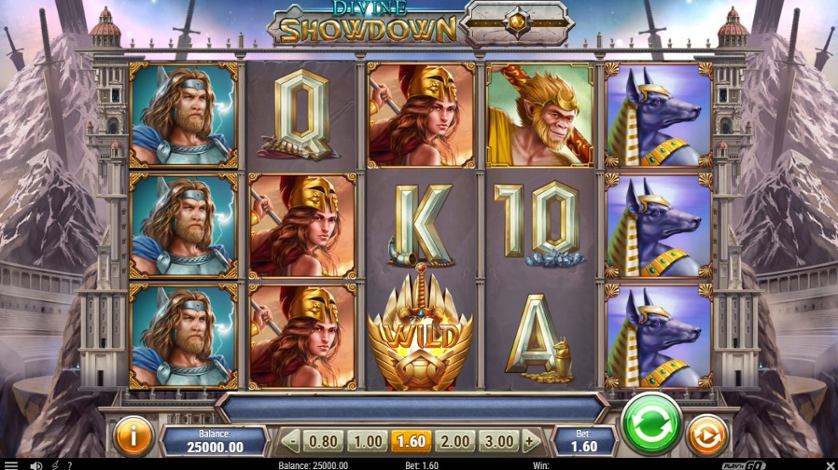
Task: Open the paytable info button
Action: pos(133,436)
